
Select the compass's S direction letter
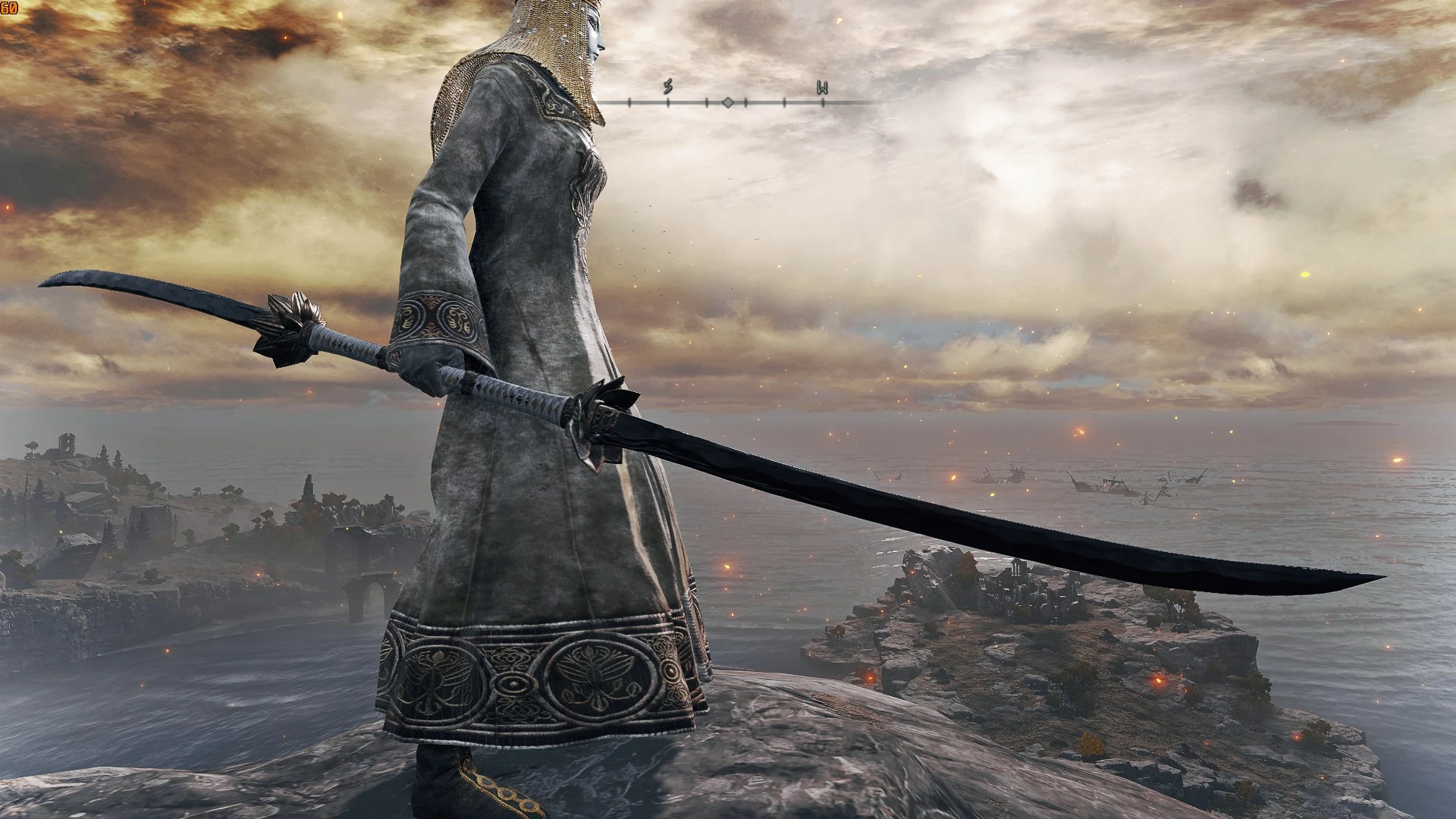[x=667, y=86]
